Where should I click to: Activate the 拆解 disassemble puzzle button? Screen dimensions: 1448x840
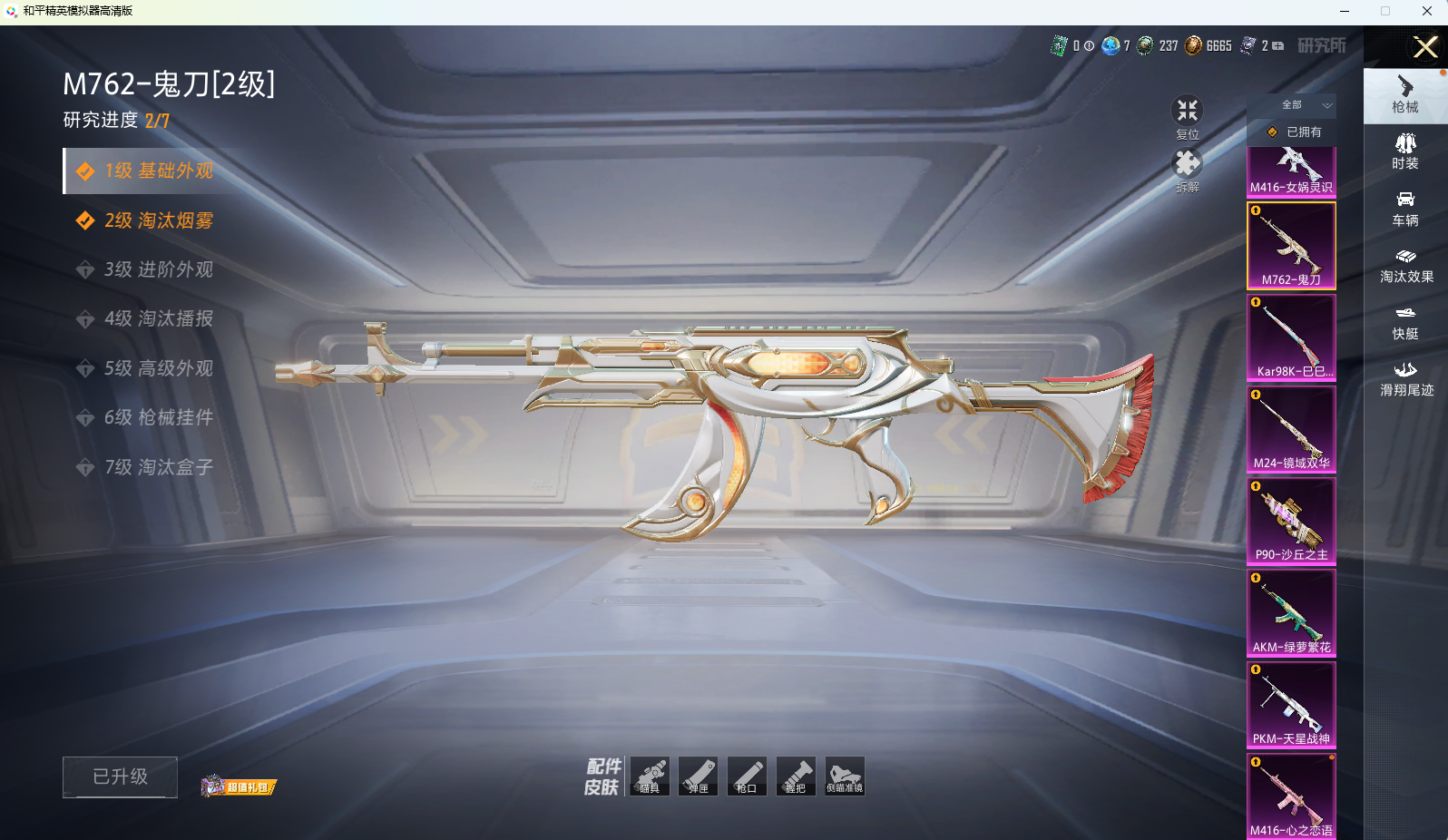(1188, 170)
